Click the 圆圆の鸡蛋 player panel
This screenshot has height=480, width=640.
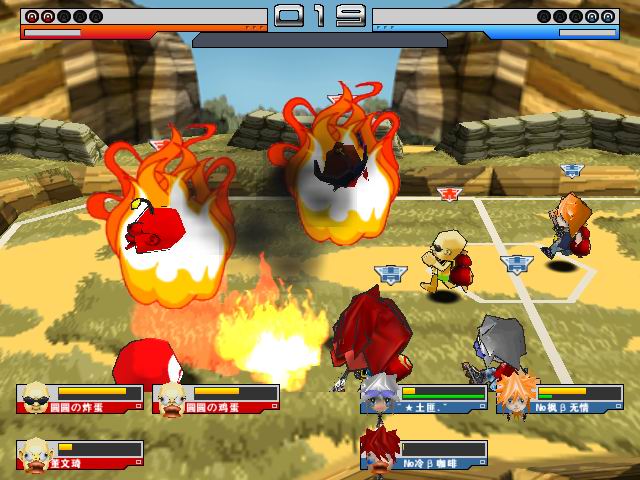click(x=216, y=399)
